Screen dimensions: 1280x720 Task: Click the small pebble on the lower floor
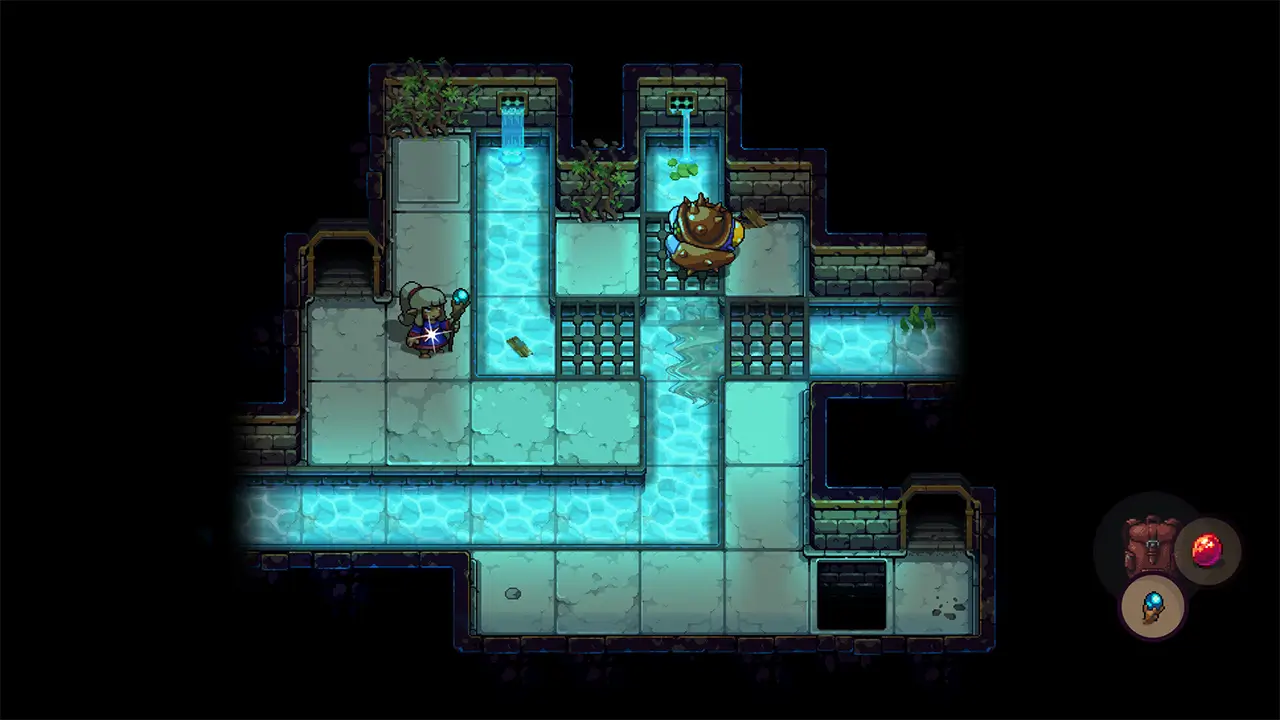(512, 593)
